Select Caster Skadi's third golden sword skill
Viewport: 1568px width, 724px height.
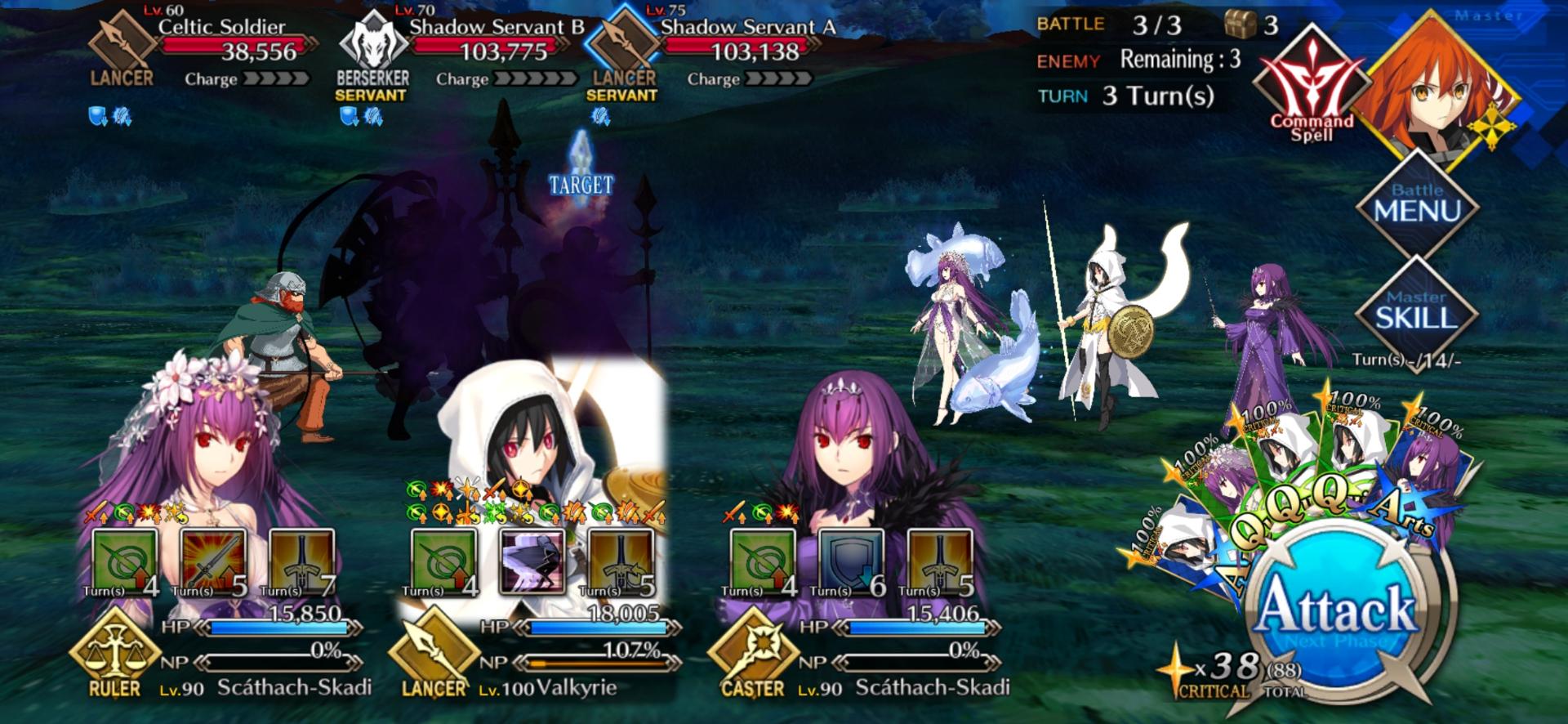click(x=940, y=562)
